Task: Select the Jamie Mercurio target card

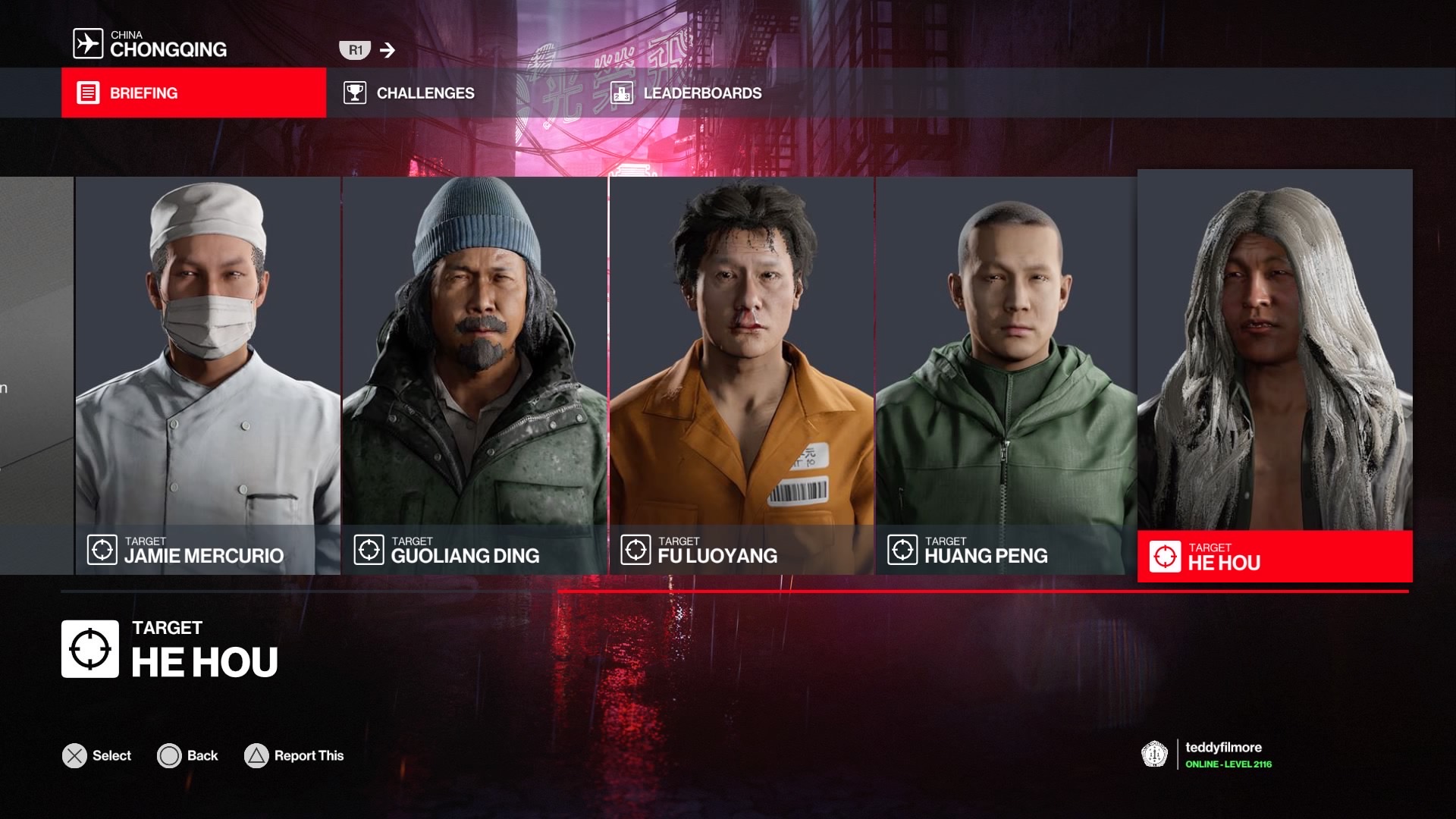Action: (x=208, y=375)
